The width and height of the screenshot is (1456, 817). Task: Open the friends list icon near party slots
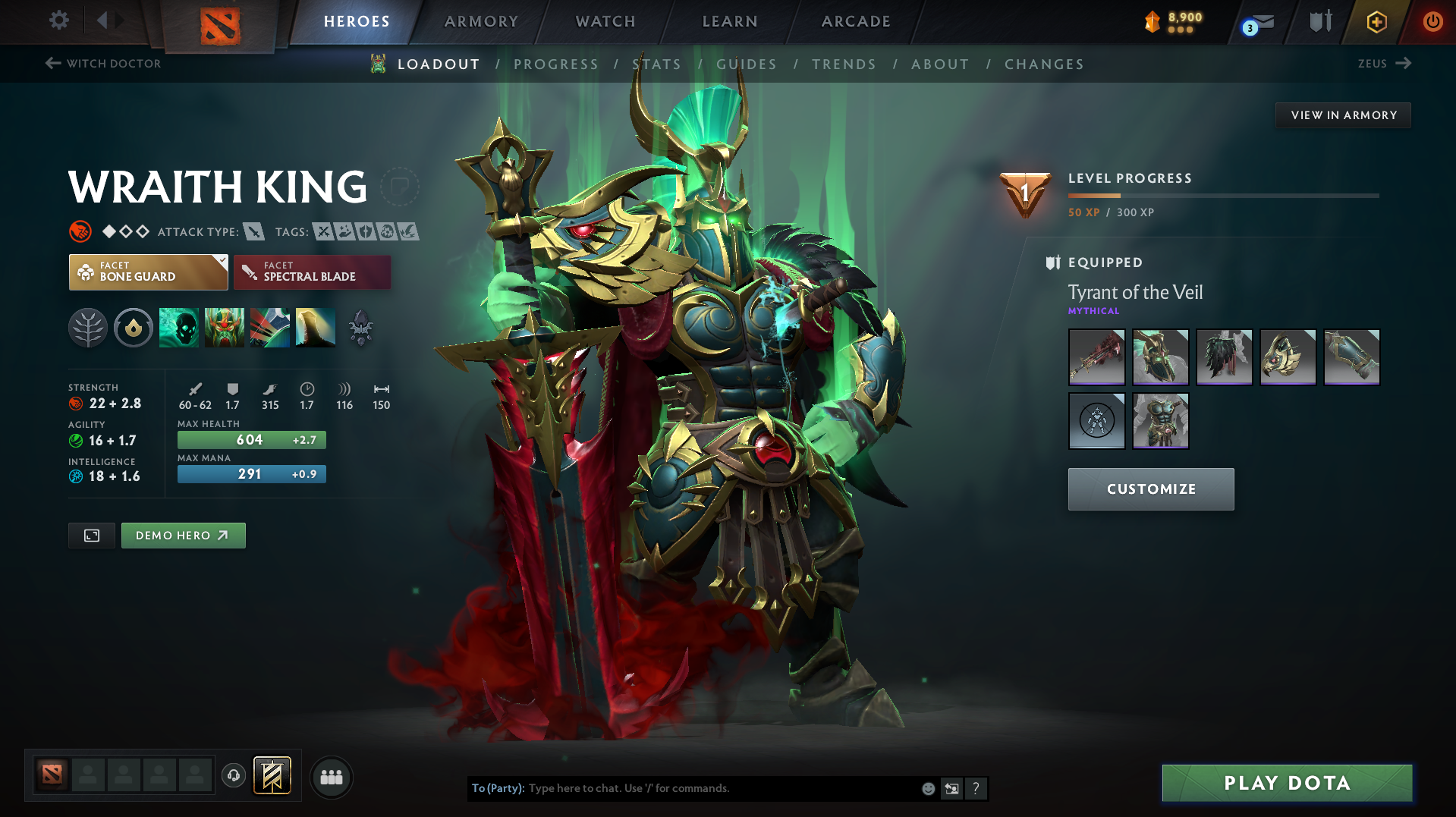coord(331,777)
